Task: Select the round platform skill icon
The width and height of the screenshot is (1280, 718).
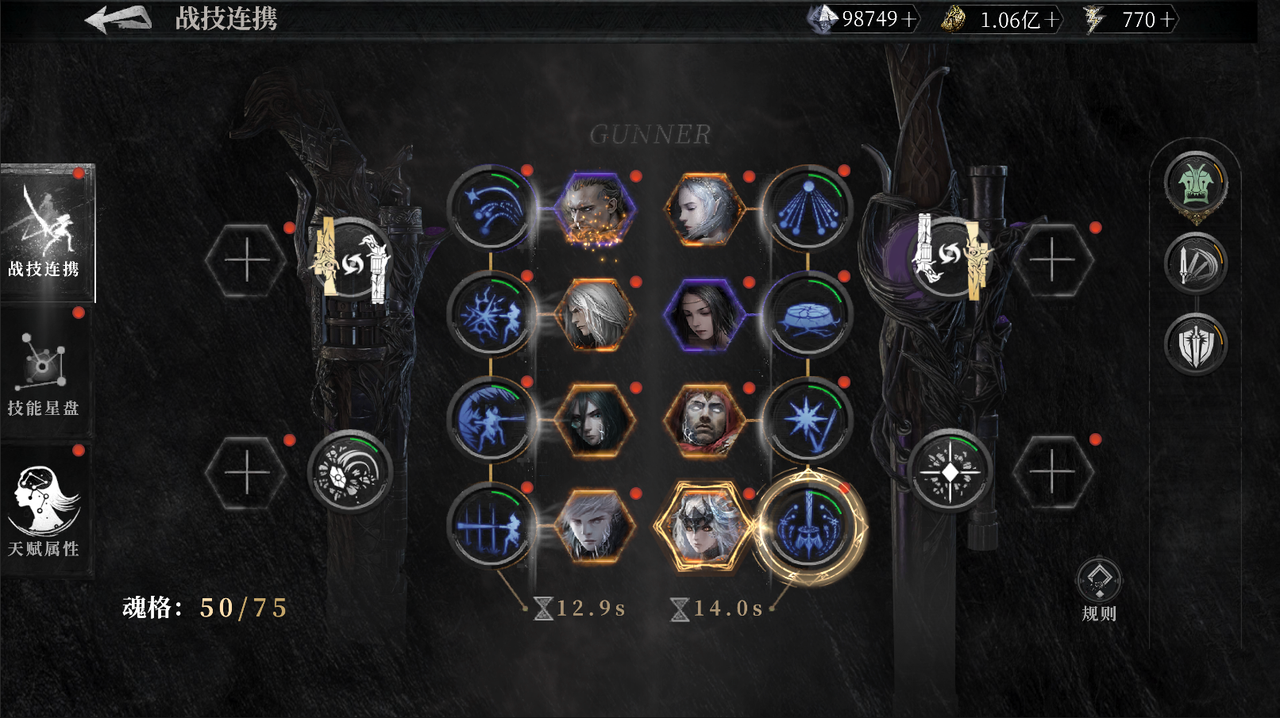Action: pyautogui.click(x=810, y=314)
